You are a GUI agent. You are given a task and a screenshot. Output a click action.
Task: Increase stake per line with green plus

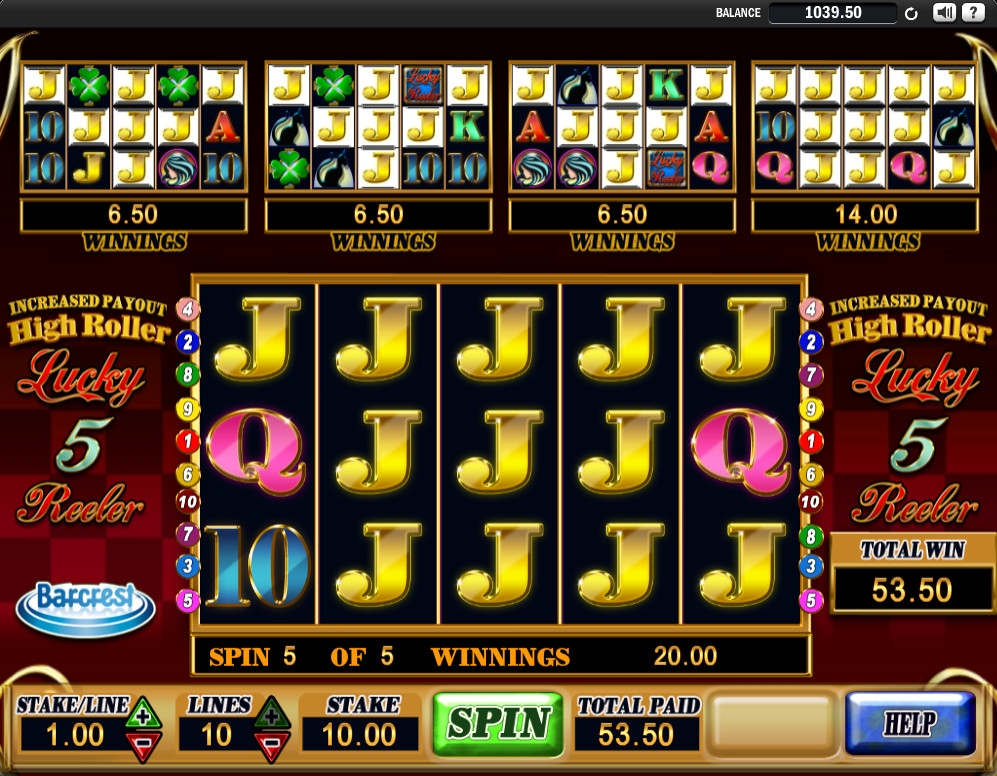[x=142, y=714]
